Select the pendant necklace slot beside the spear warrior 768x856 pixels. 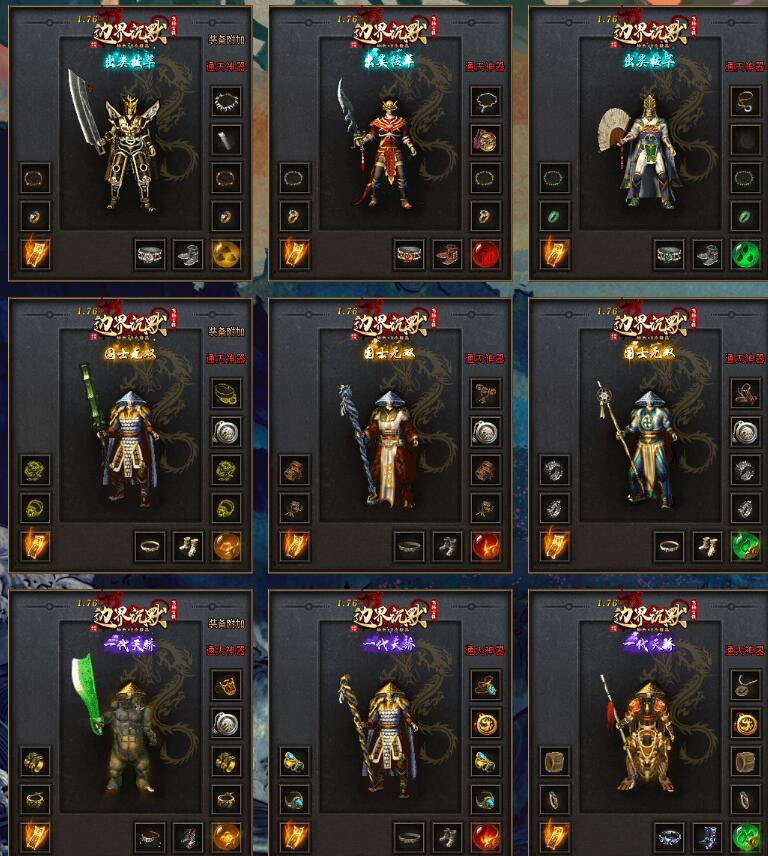pyautogui.click(x=746, y=685)
